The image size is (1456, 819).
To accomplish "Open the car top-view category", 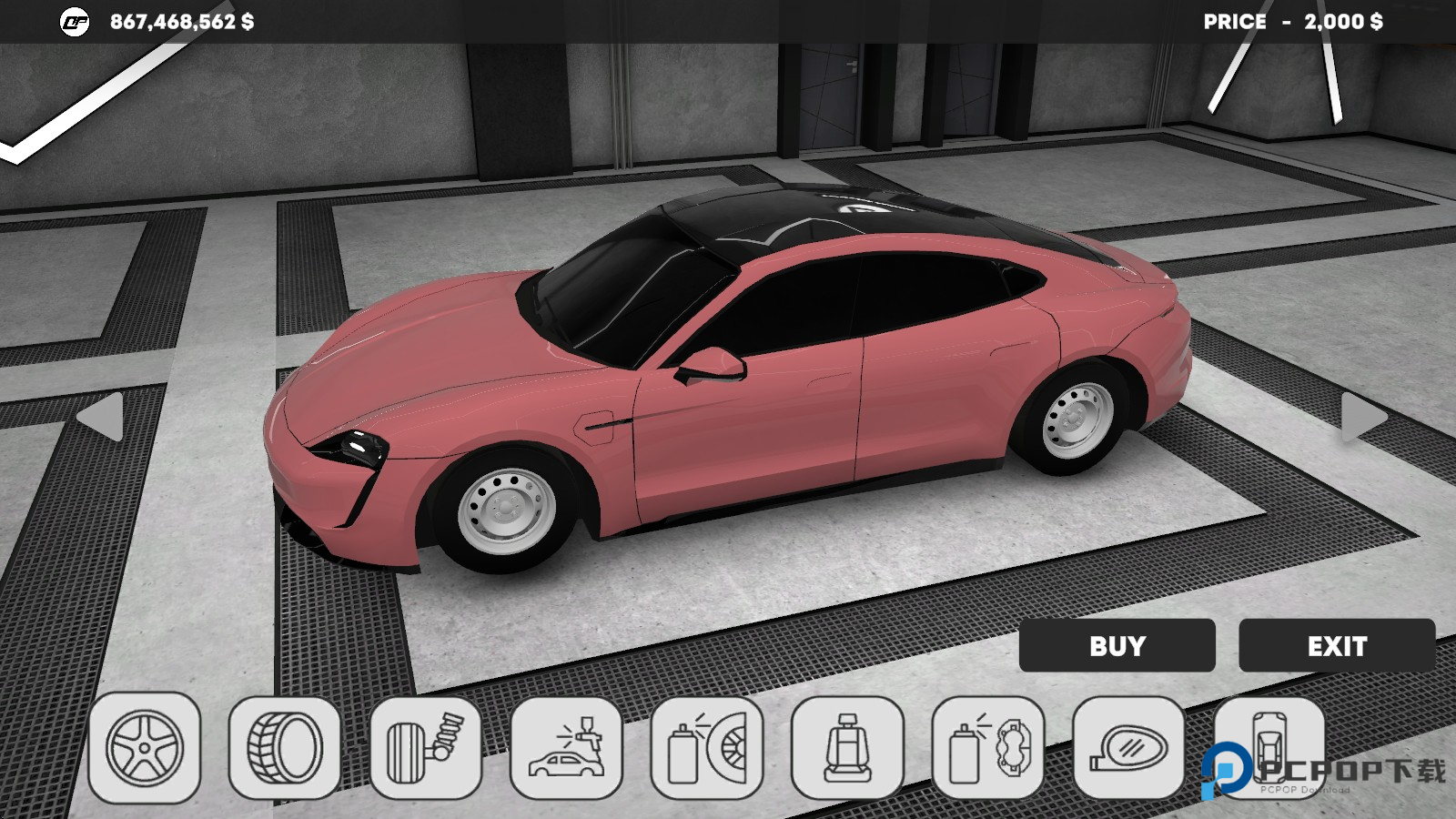I will coord(1269,739).
